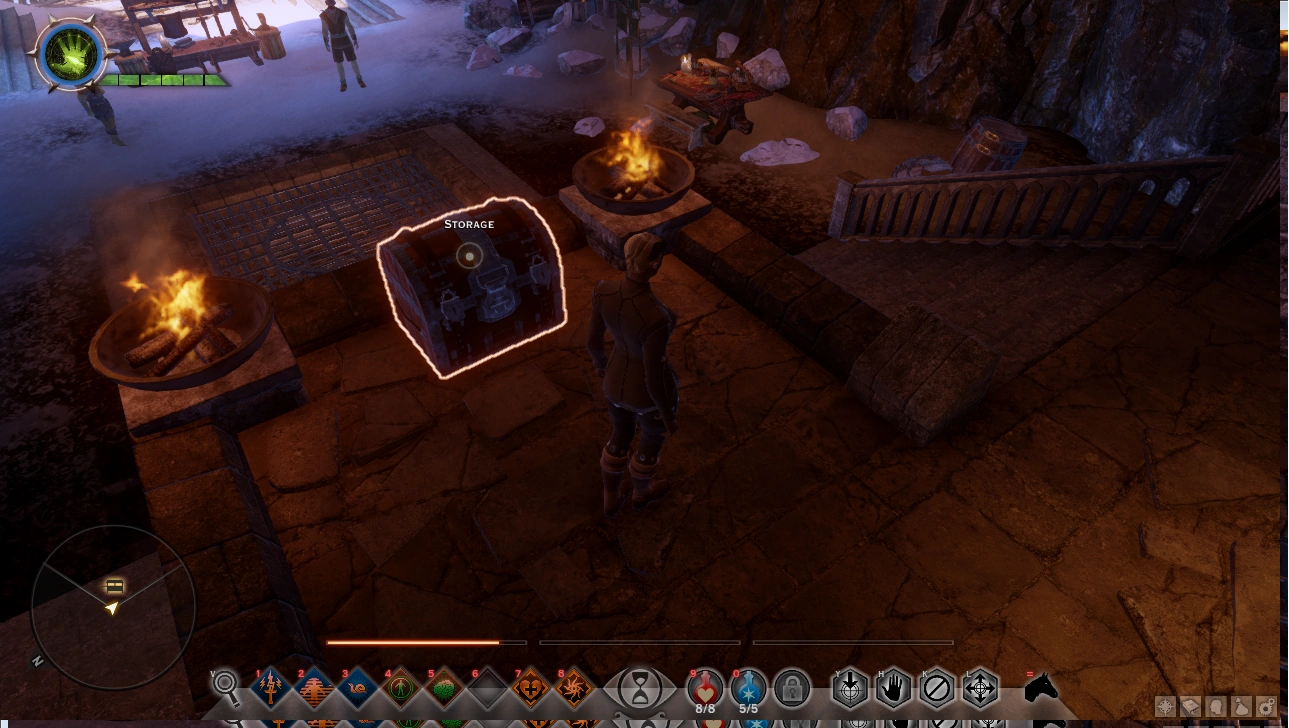This screenshot has height=728, width=1289.
Task: Summon the mount with the horse icon
Action: 1040,688
